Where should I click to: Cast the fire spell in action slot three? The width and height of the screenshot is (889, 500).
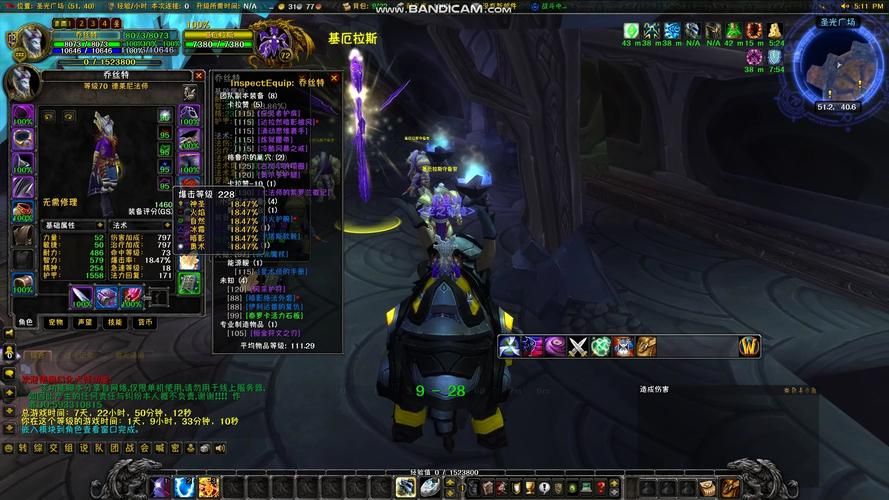(208, 487)
